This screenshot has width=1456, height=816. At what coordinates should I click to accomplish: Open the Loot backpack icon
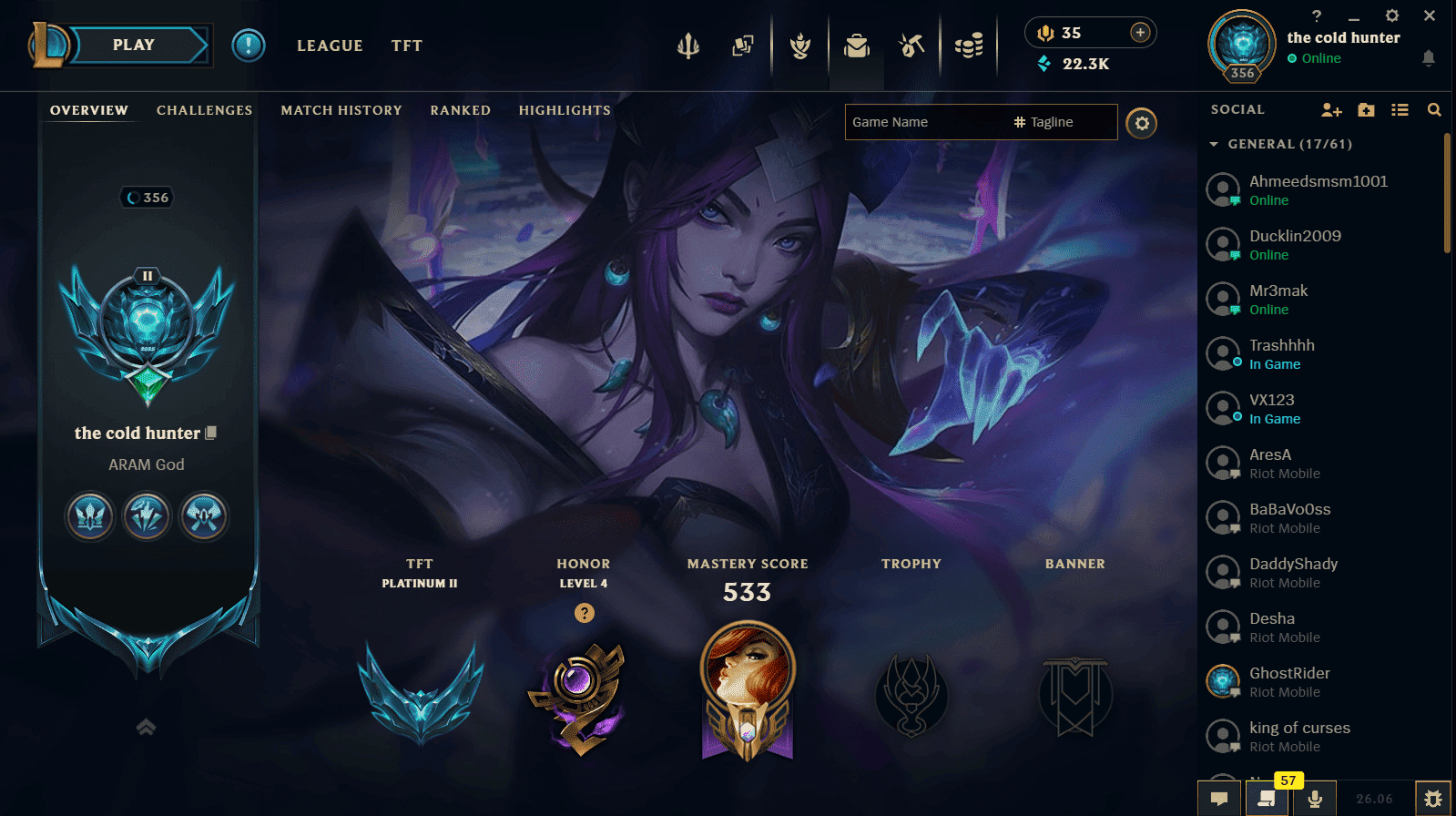(x=856, y=47)
